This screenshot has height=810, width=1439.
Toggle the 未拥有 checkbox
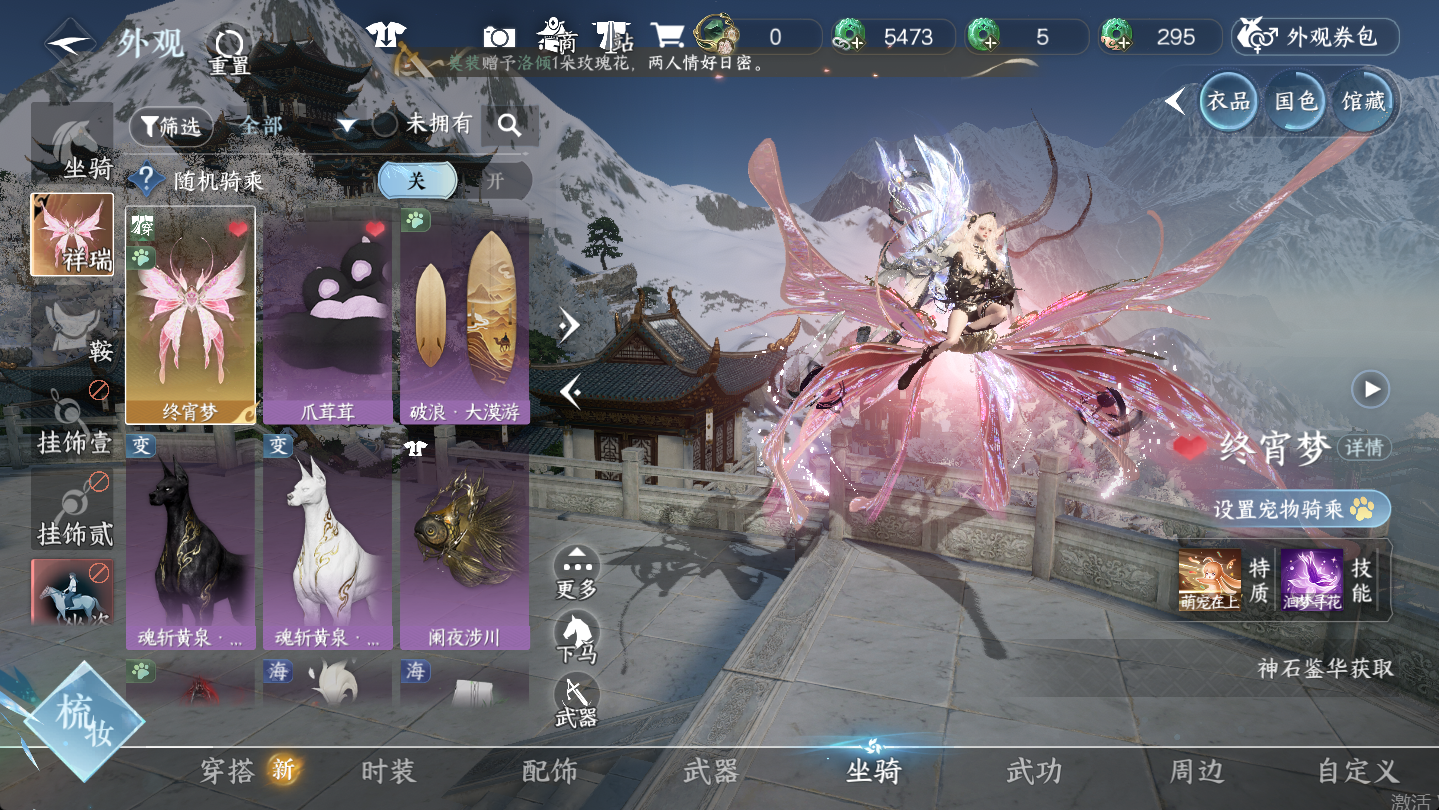(x=385, y=125)
